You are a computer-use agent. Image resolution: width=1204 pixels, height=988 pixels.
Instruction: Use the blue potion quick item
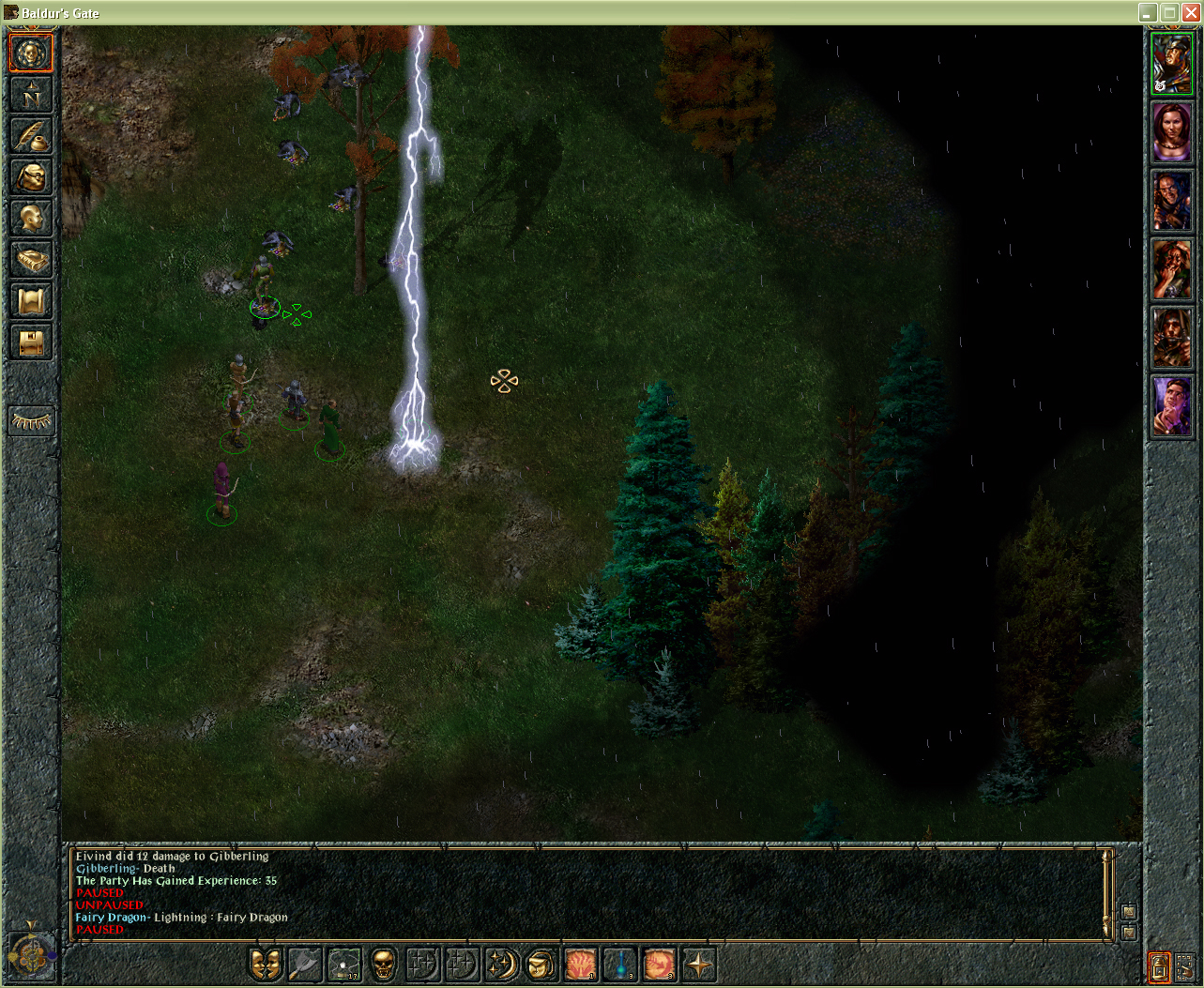pos(620,964)
